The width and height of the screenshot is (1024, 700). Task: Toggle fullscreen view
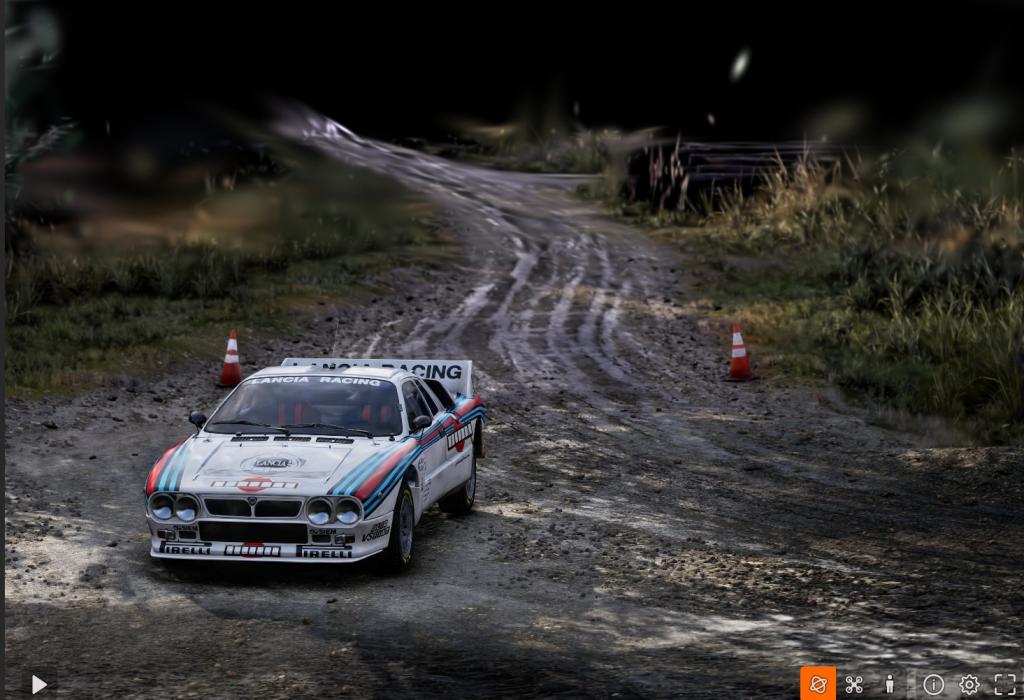pyautogui.click(x=1005, y=684)
